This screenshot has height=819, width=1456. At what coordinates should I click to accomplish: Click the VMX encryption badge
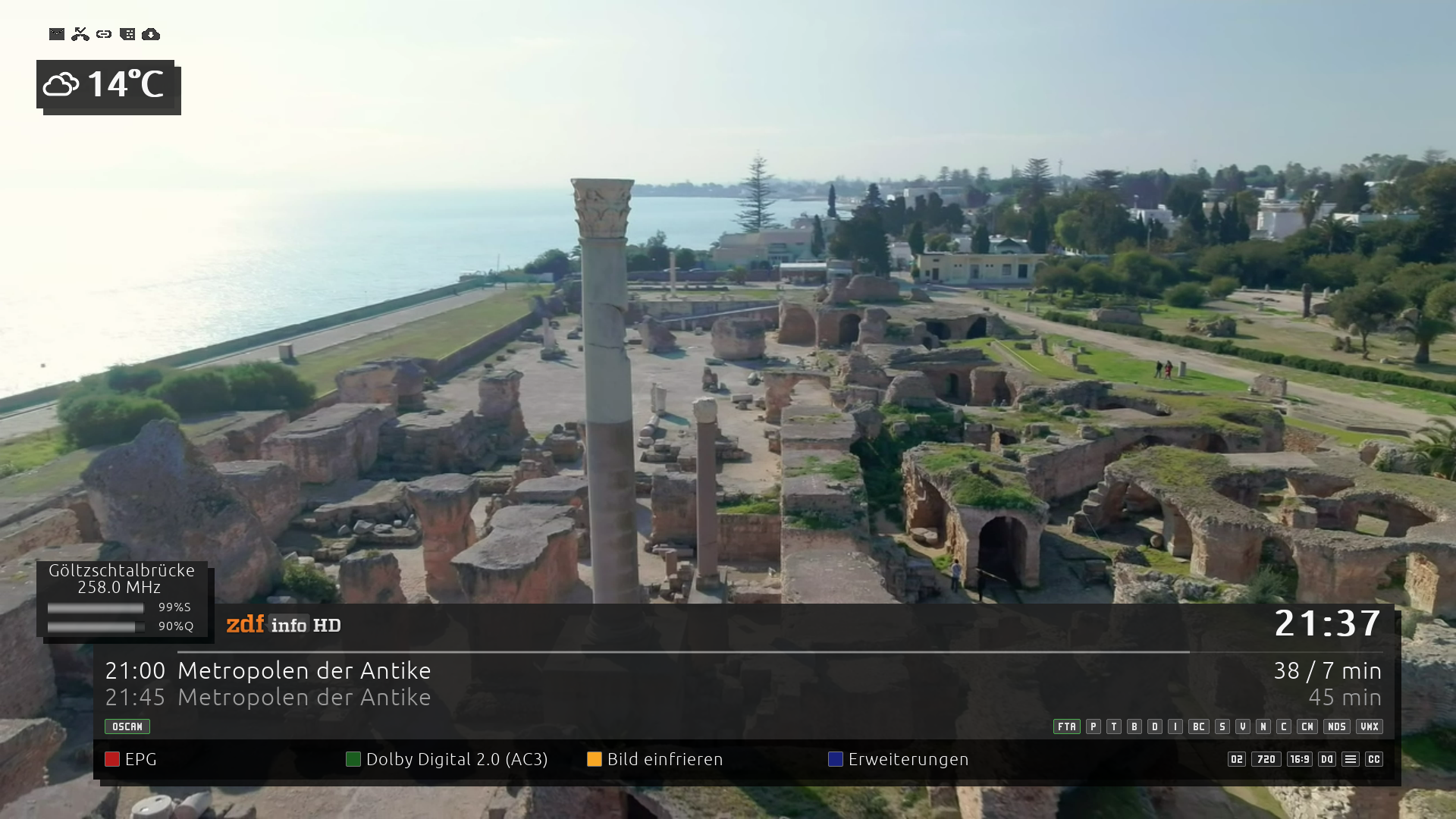click(x=1370, y=726)
